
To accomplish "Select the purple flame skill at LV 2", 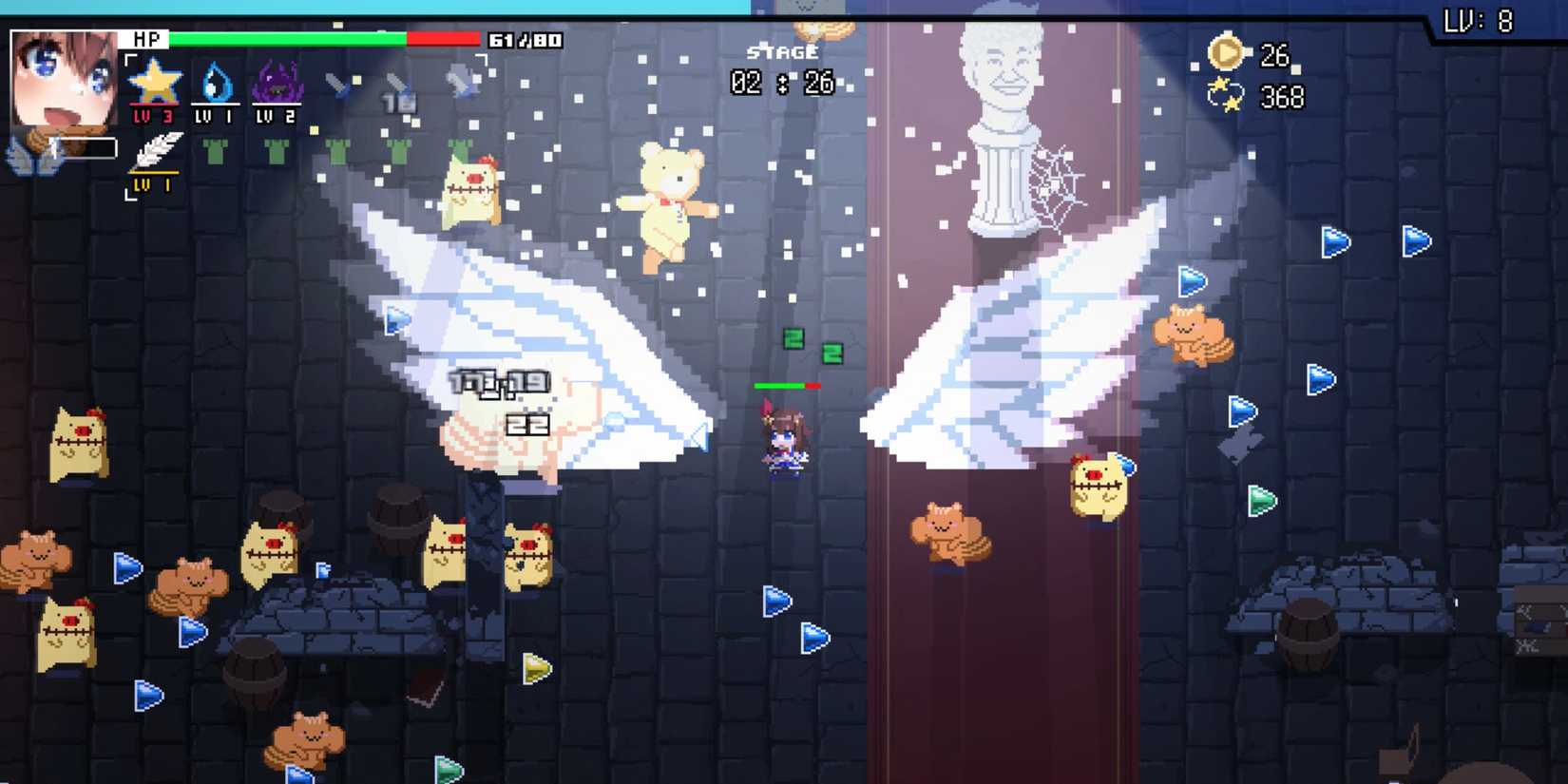I will tap(278, 86).
